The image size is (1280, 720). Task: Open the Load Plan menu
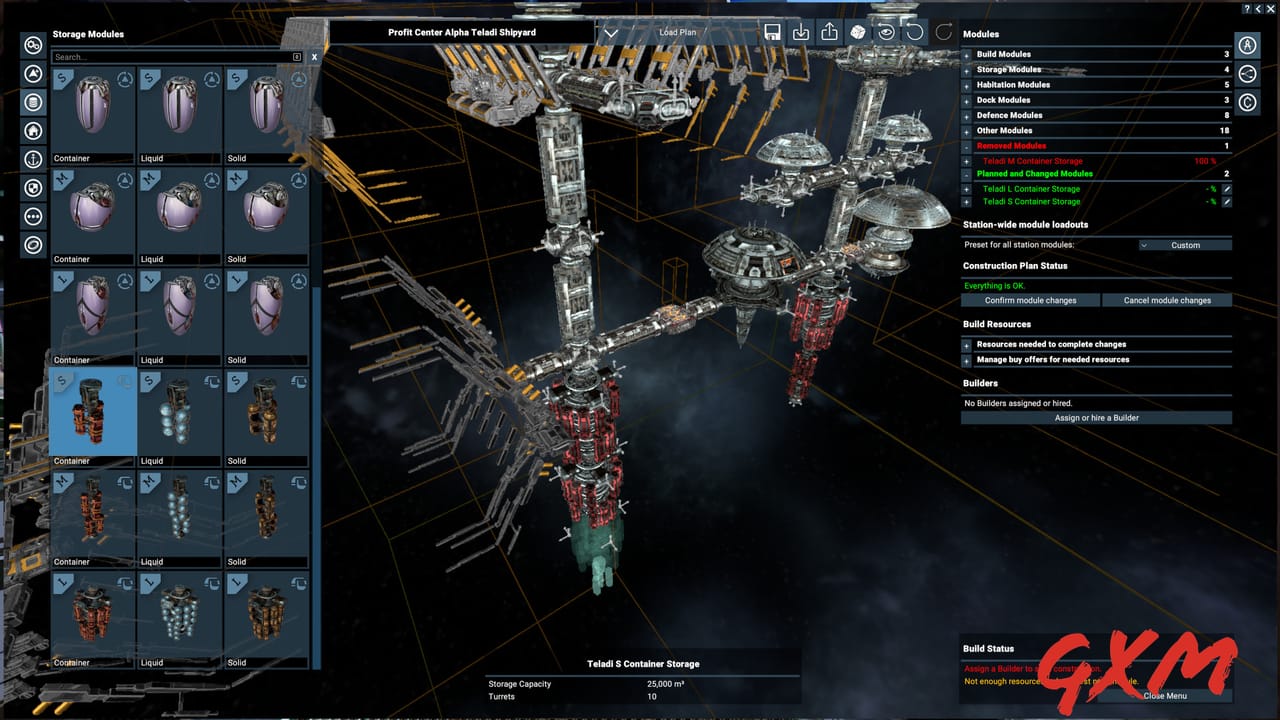click(x=678, y=32)
